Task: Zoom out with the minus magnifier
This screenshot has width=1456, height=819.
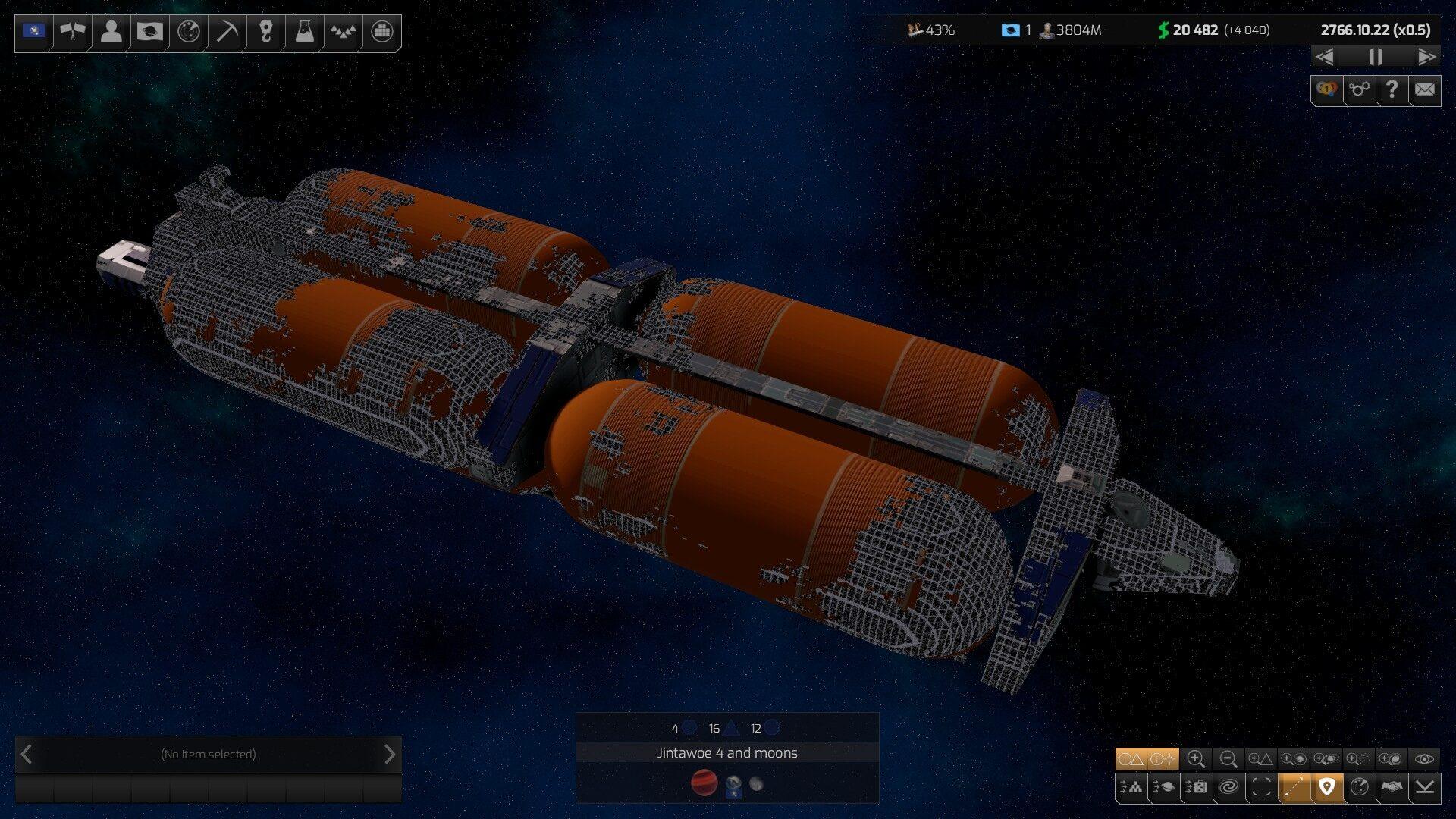Action: click(x=1228, y=759)
